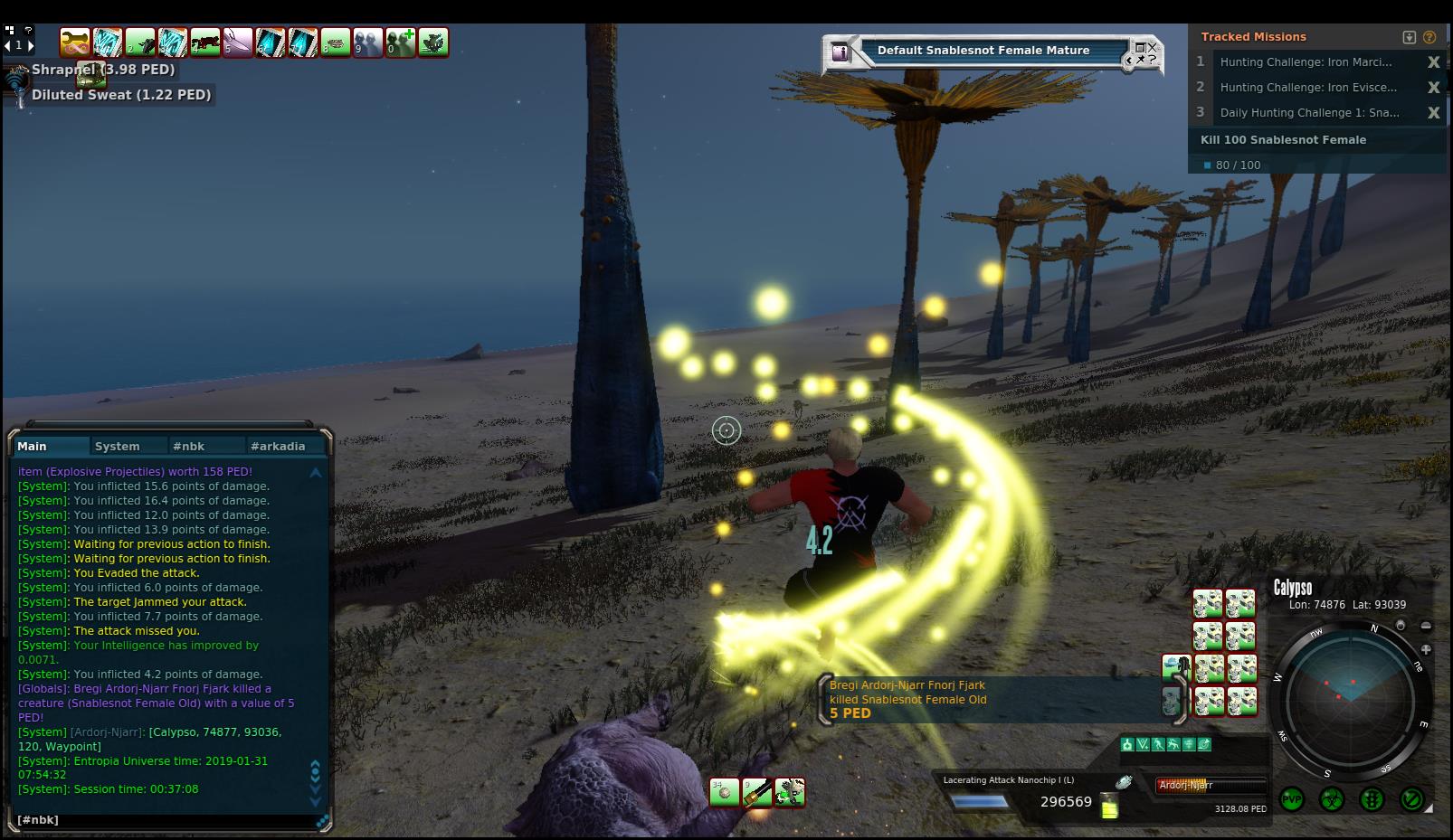Select the Daily Hunting Challenge 1 mission row
This screenshot has height=840, width=1453.
click(1308, 113)
